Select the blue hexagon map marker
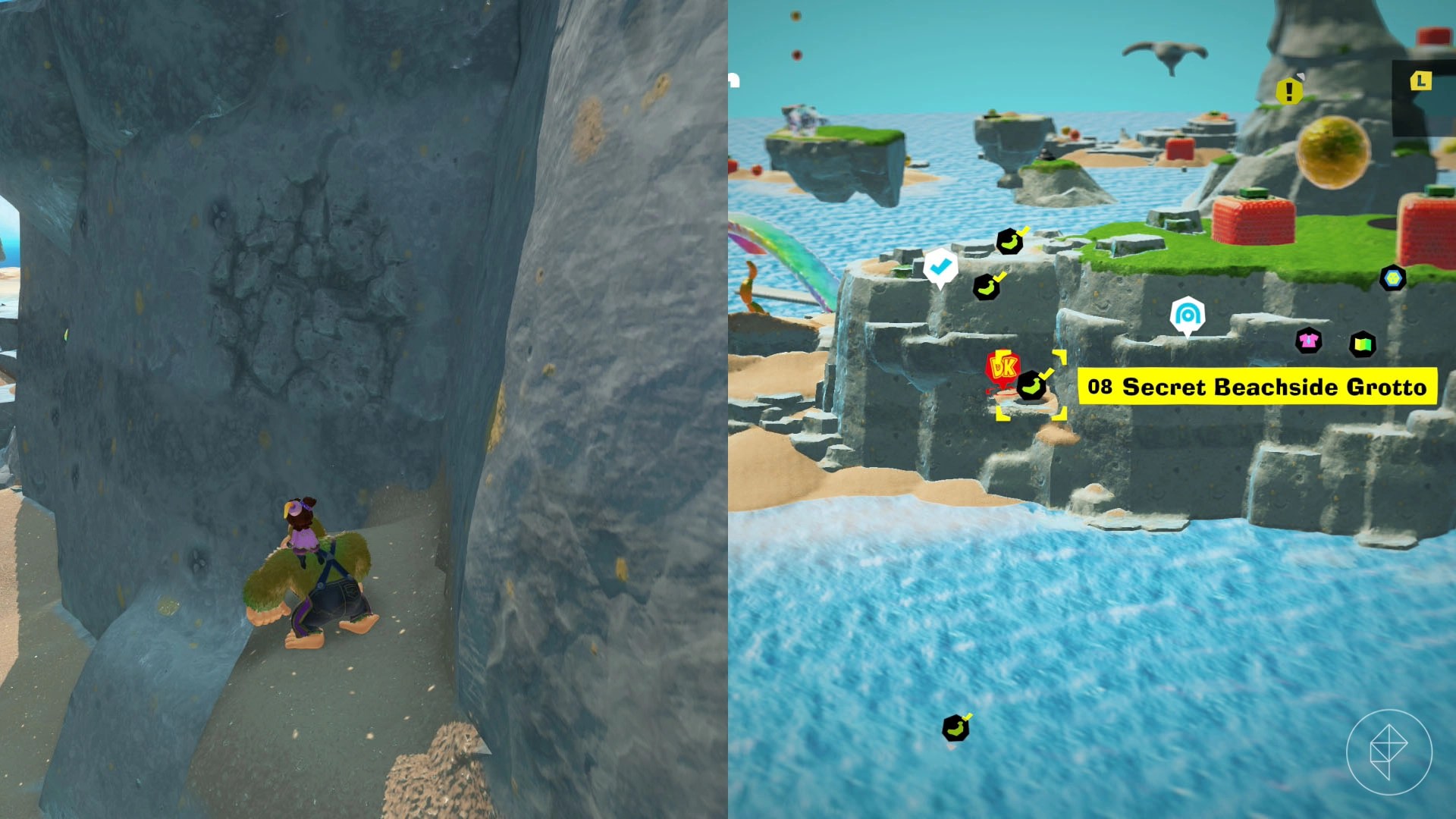 pos(1392,278)
